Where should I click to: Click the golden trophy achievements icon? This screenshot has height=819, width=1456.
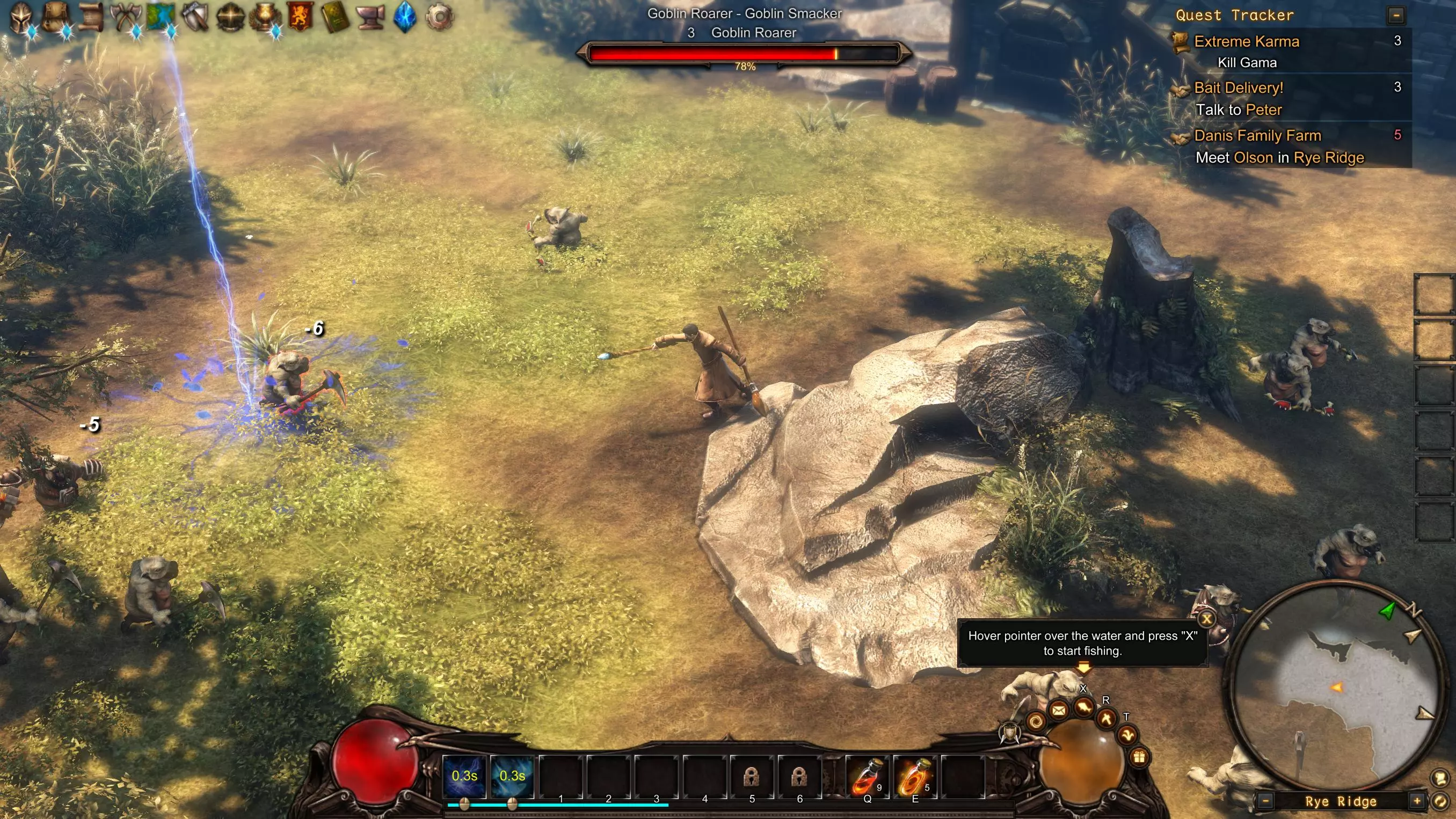pyautogui.click(x=265, y=17)
